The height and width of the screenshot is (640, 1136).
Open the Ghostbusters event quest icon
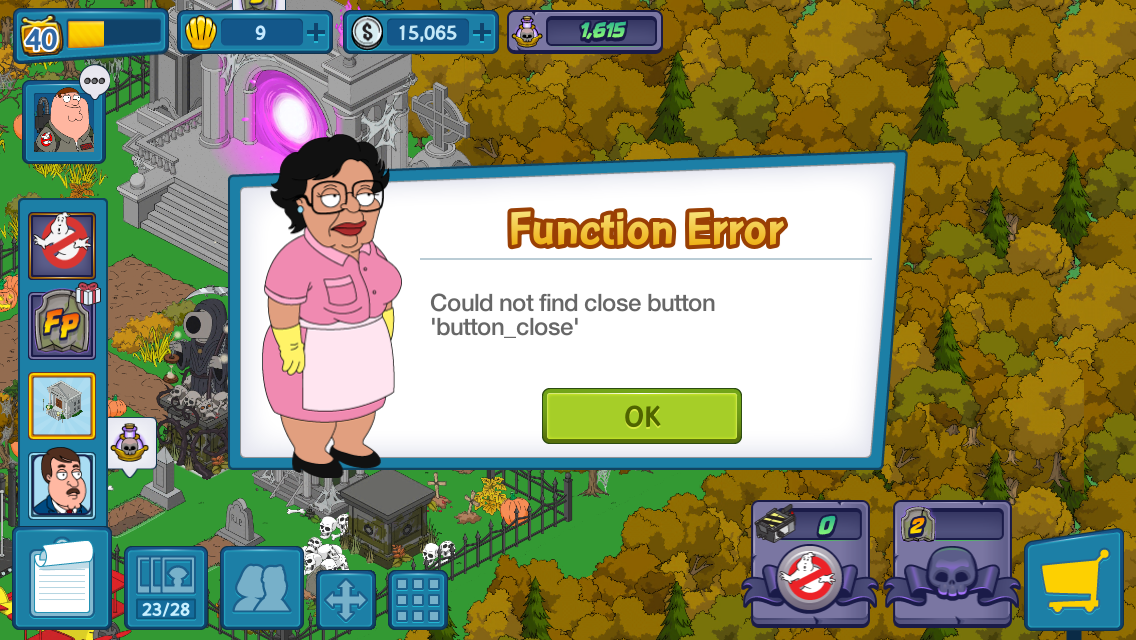(x=62, y=245)
